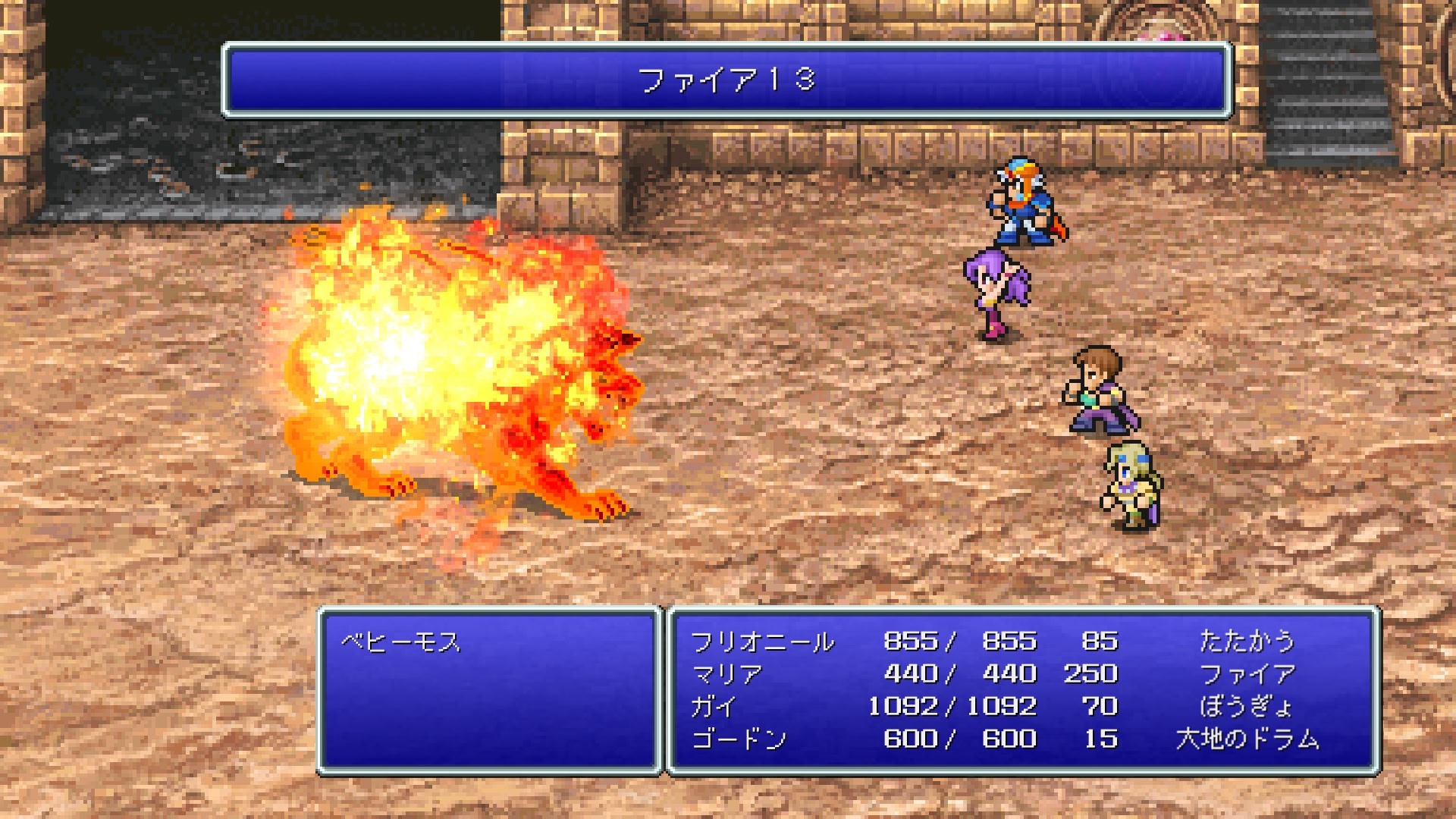The height and width of the screenshot is (819, 1456).
Task: Click ゴードン's party row
Action: pyautogui.click(x=739, y=739)
